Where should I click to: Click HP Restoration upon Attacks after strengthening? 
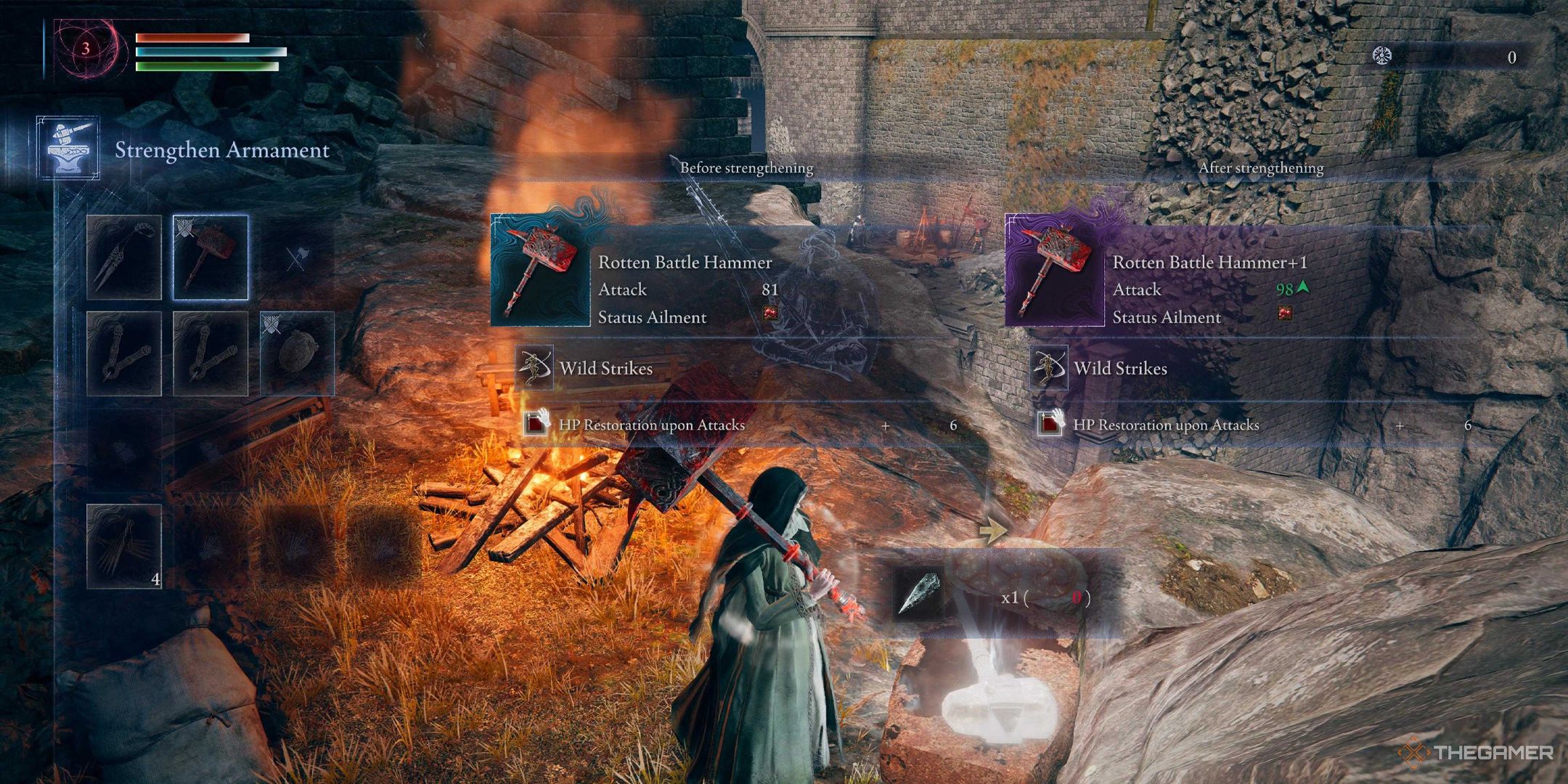1165,425
